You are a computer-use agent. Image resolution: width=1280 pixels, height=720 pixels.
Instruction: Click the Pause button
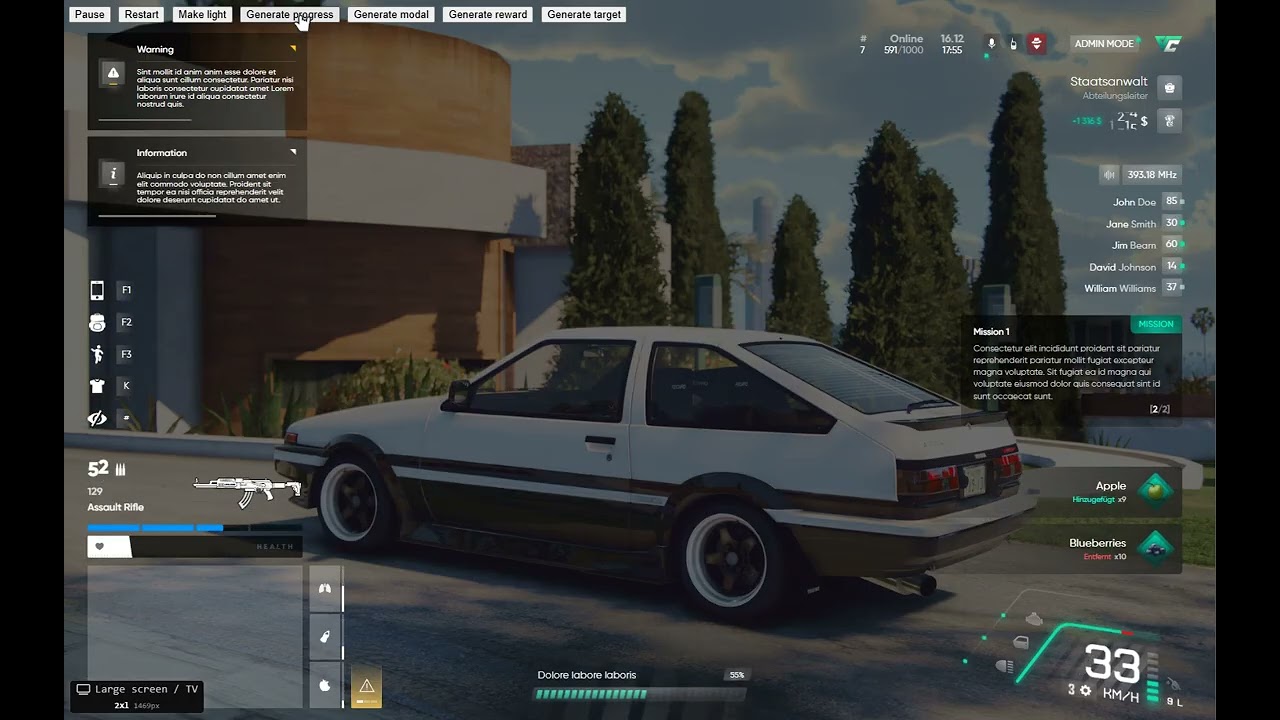tap(89, 15)
